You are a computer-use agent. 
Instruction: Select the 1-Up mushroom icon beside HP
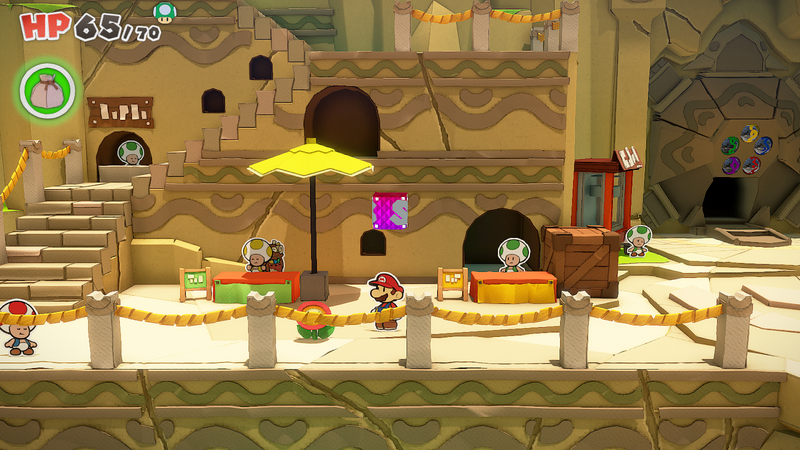click(162, 11)
